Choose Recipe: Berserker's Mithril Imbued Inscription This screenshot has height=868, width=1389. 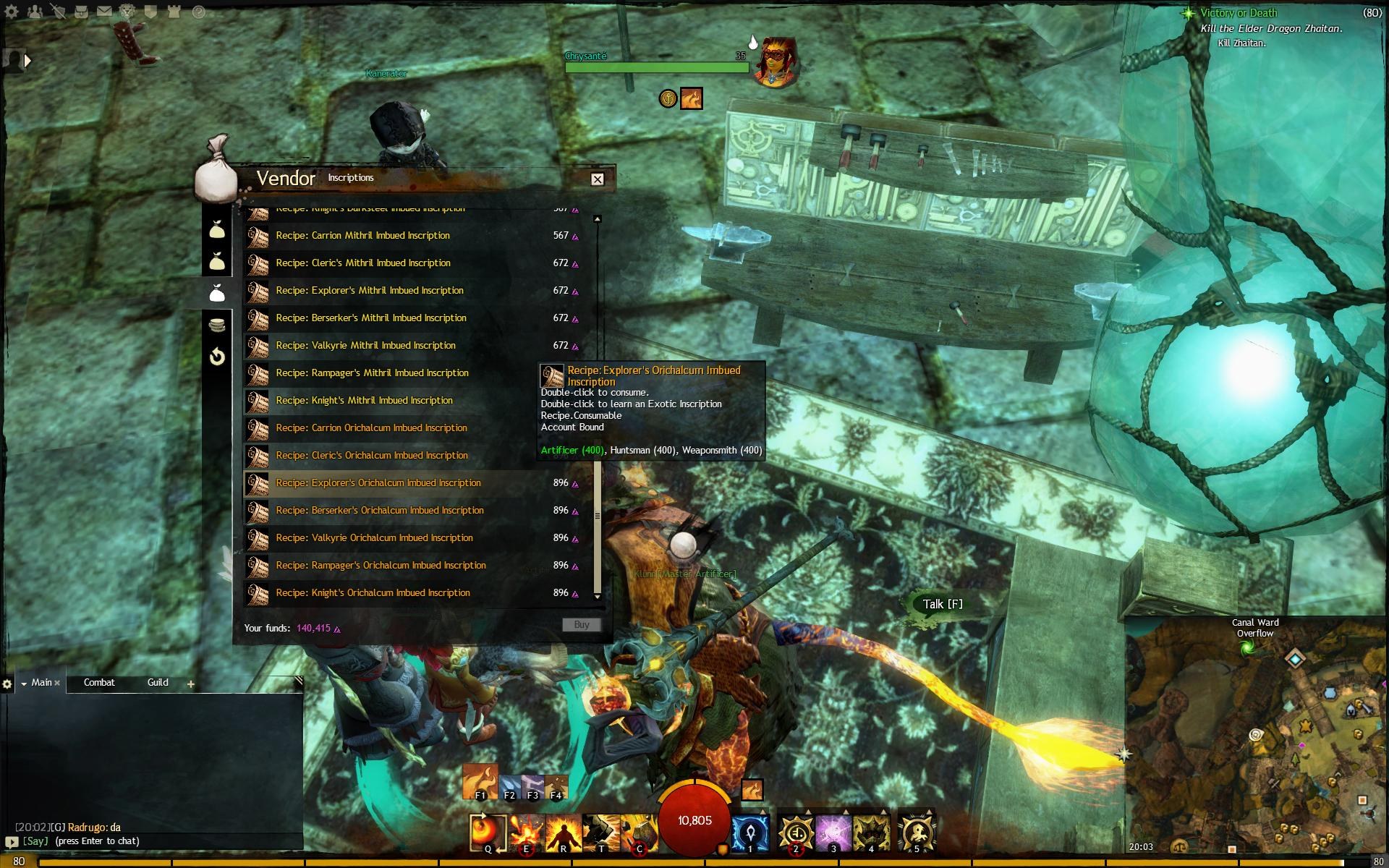click(370, 318)
